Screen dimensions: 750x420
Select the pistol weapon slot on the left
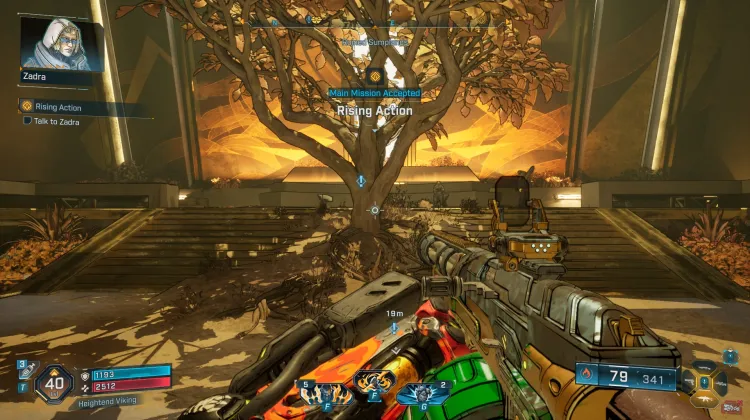688,381
